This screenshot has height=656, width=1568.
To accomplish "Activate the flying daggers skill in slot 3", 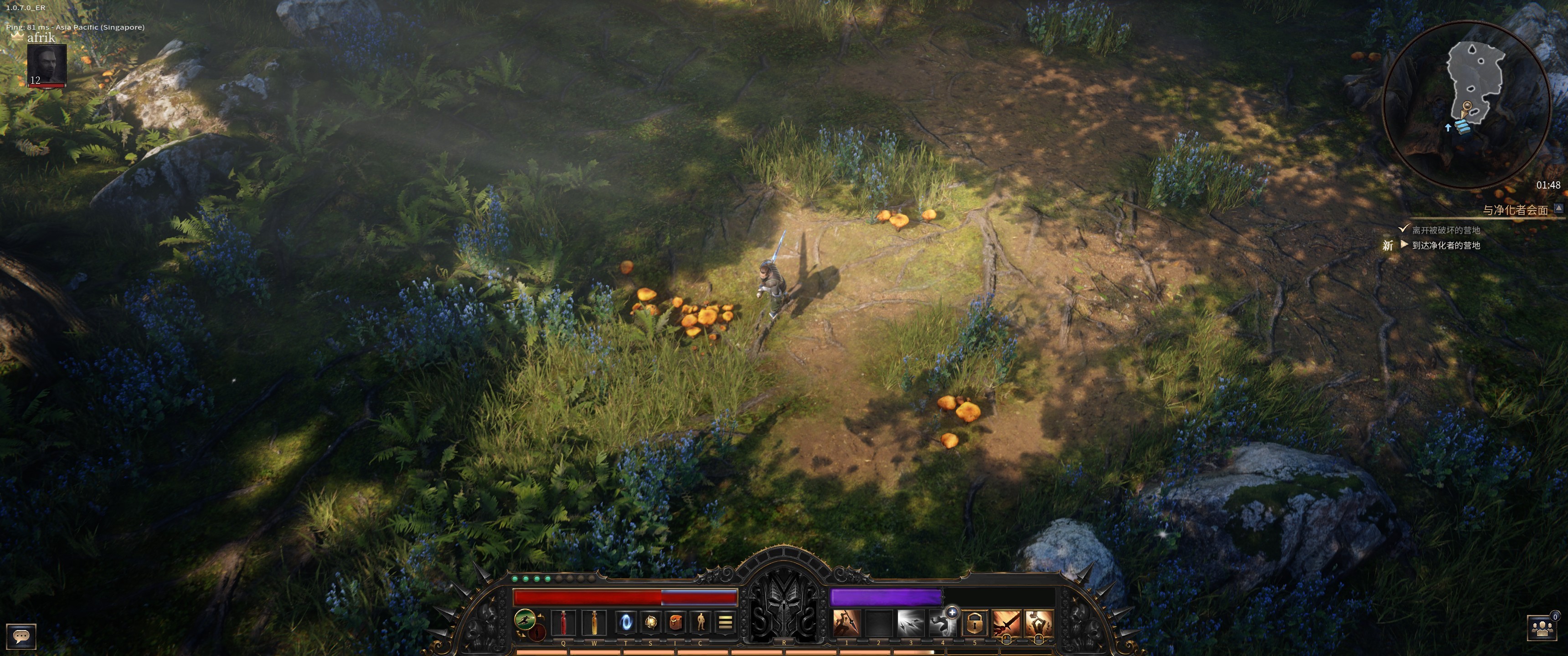I will click(x=910, y=623).
